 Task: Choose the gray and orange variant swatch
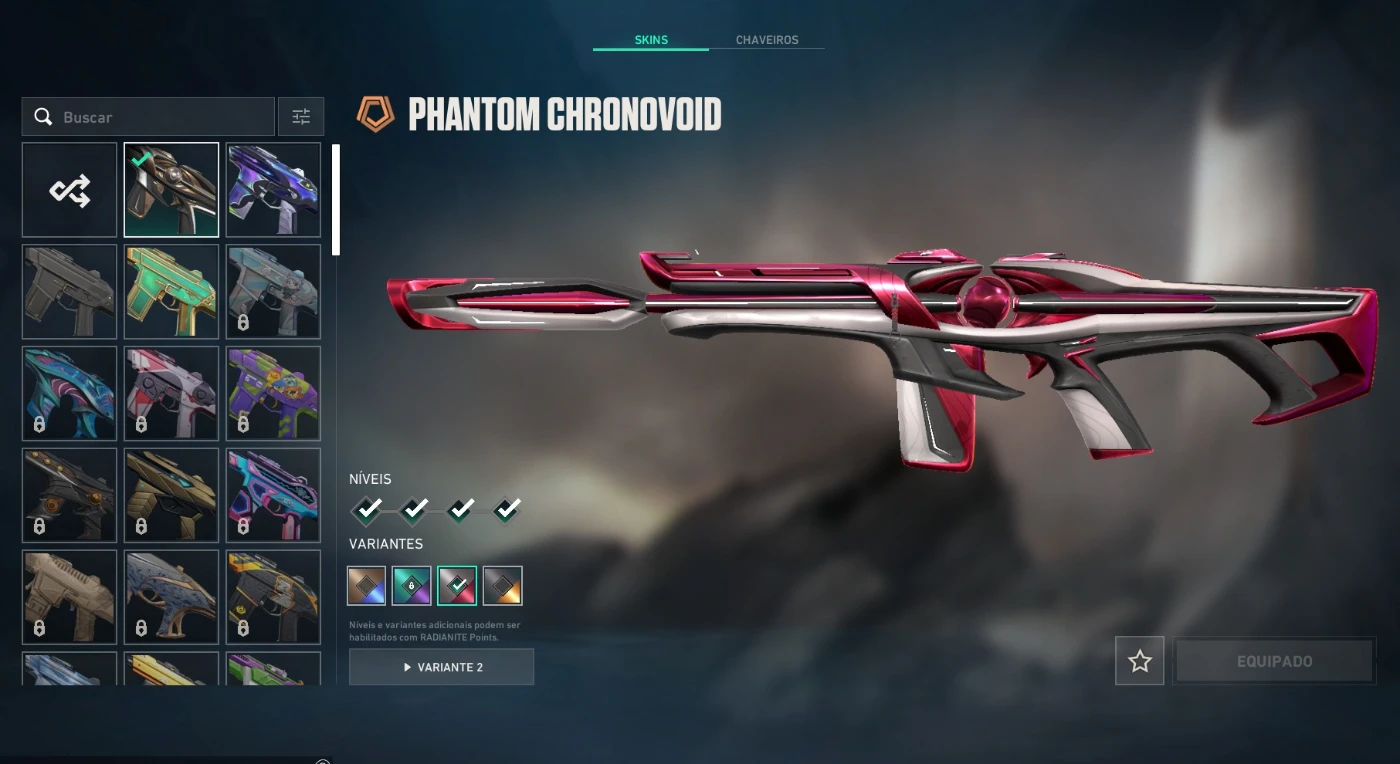pyautogui.click(x=503, y=586)
